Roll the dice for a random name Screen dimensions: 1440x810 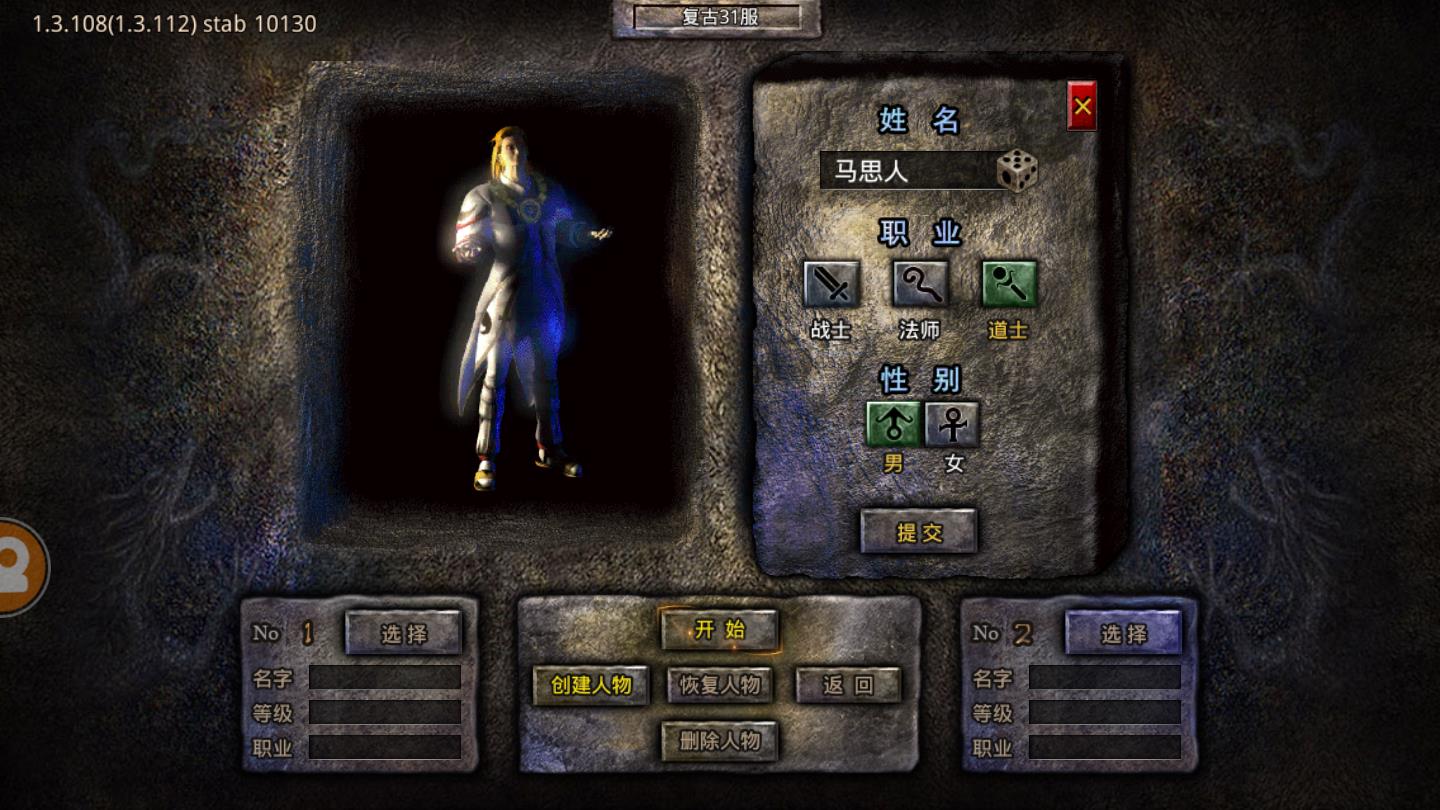click(x=1017, y=171)
